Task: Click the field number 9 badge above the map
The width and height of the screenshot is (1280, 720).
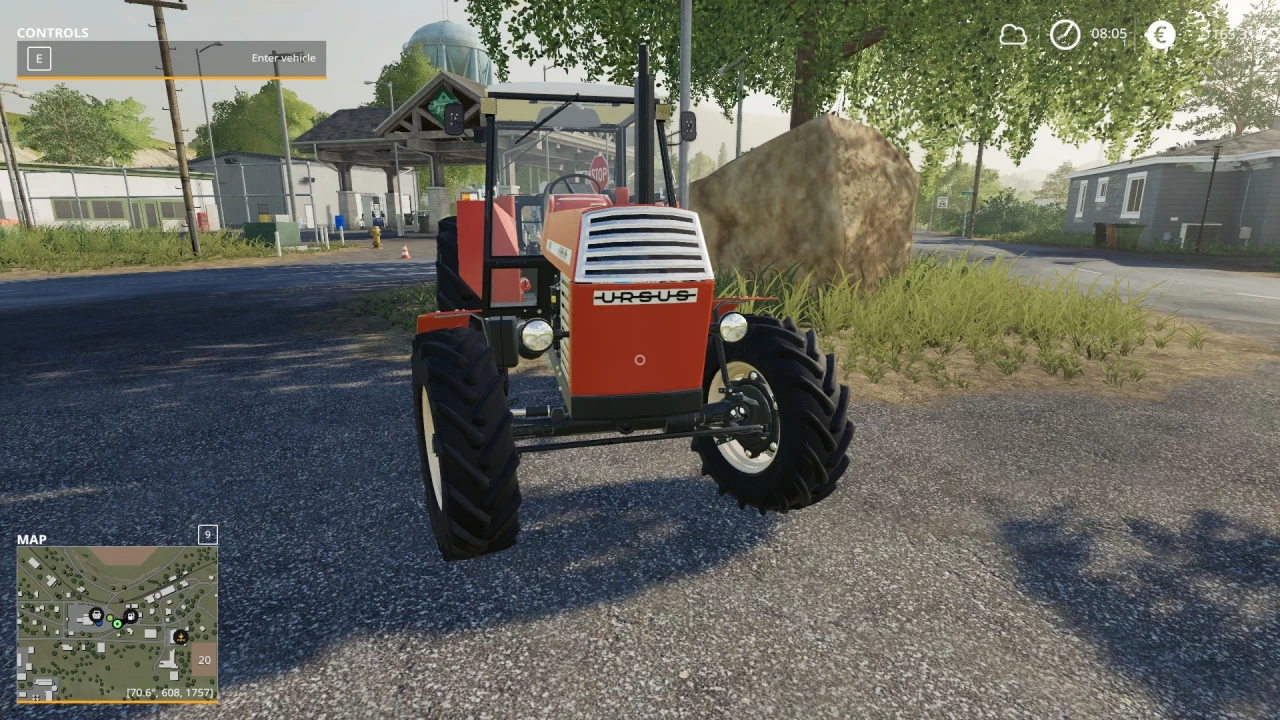Action: coord(206,535)
